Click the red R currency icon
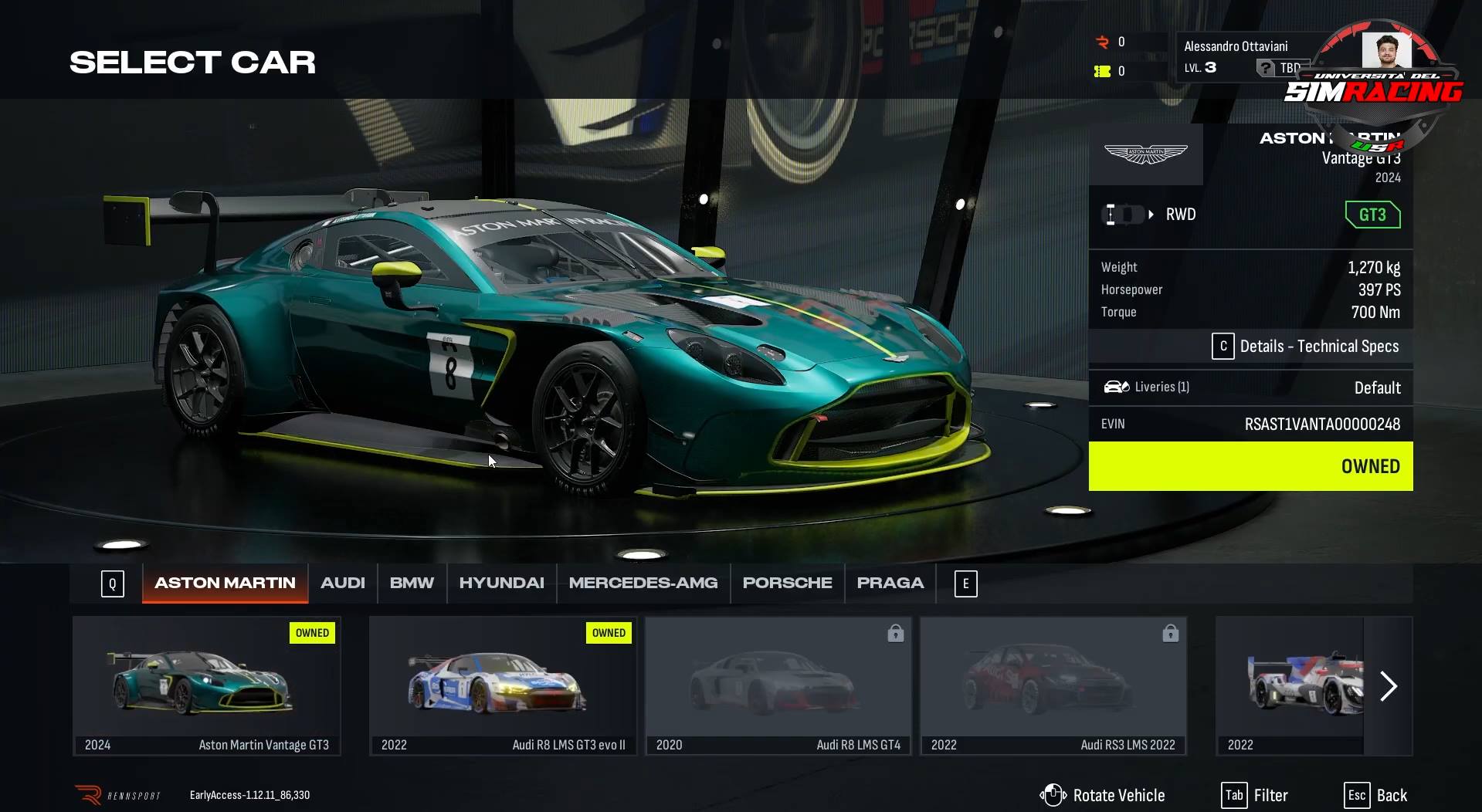This screenshot has height=812, width=1482. coord(1103,42)
